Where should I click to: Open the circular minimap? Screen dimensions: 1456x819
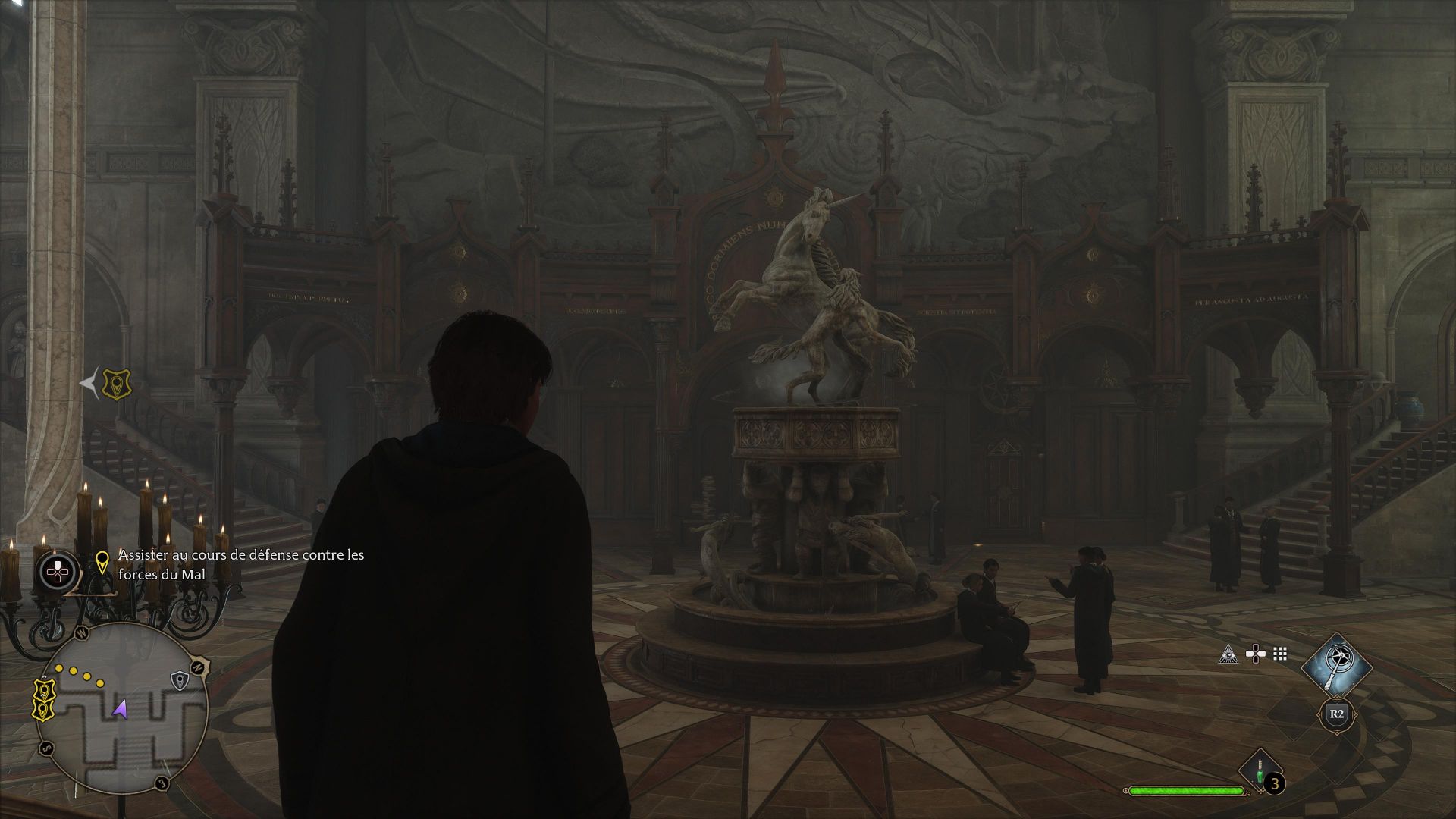pyautogui.click(x=121, y=707)
